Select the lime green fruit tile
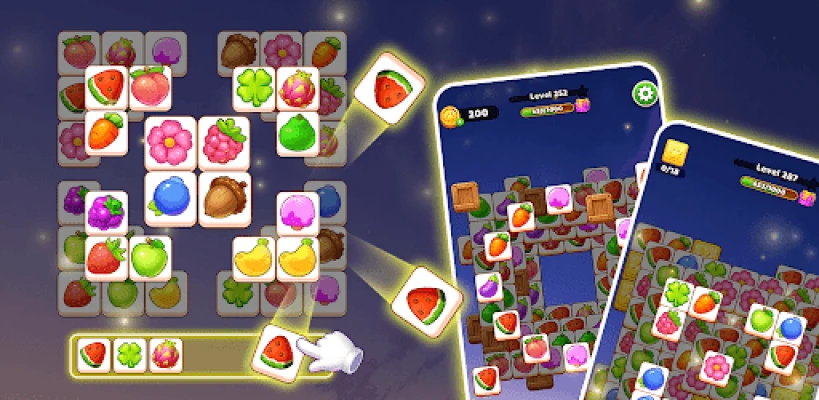 pyautogui.click(x=297, y=132)
